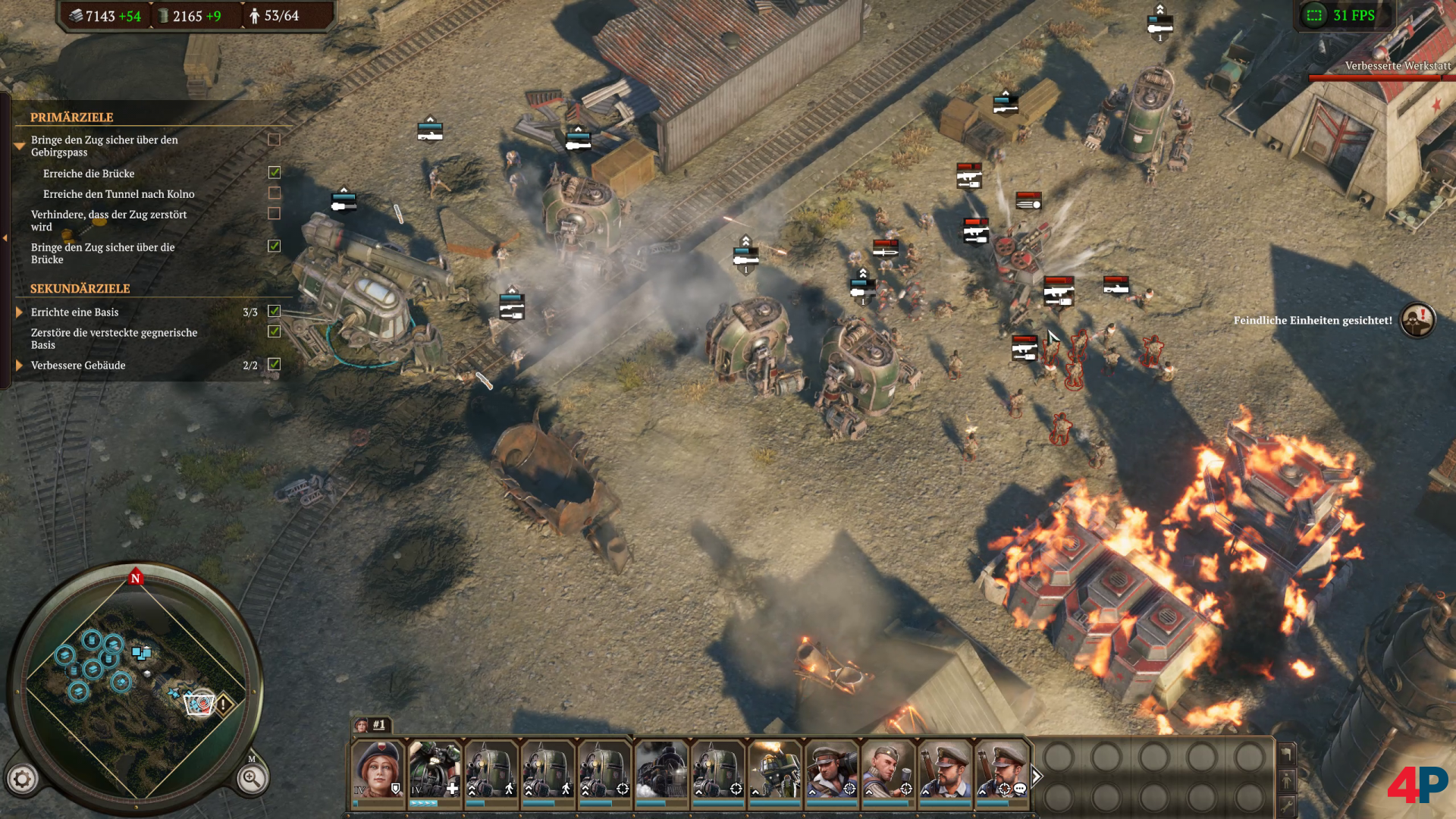Open the settings gear beside the minimap
The image size is (1456, 819).
(22, 779)
